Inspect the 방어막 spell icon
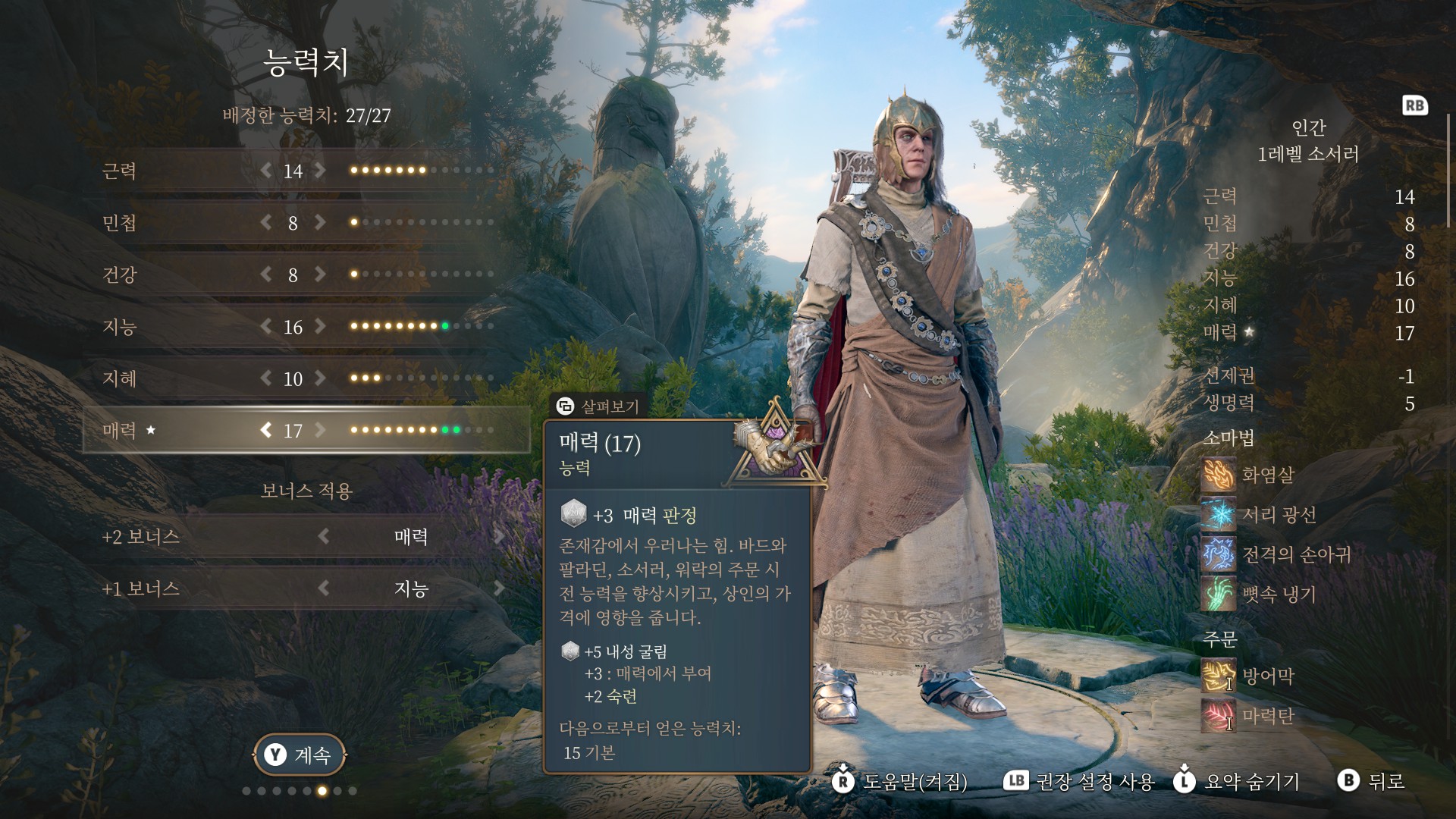 click(x=1218, y=676)
